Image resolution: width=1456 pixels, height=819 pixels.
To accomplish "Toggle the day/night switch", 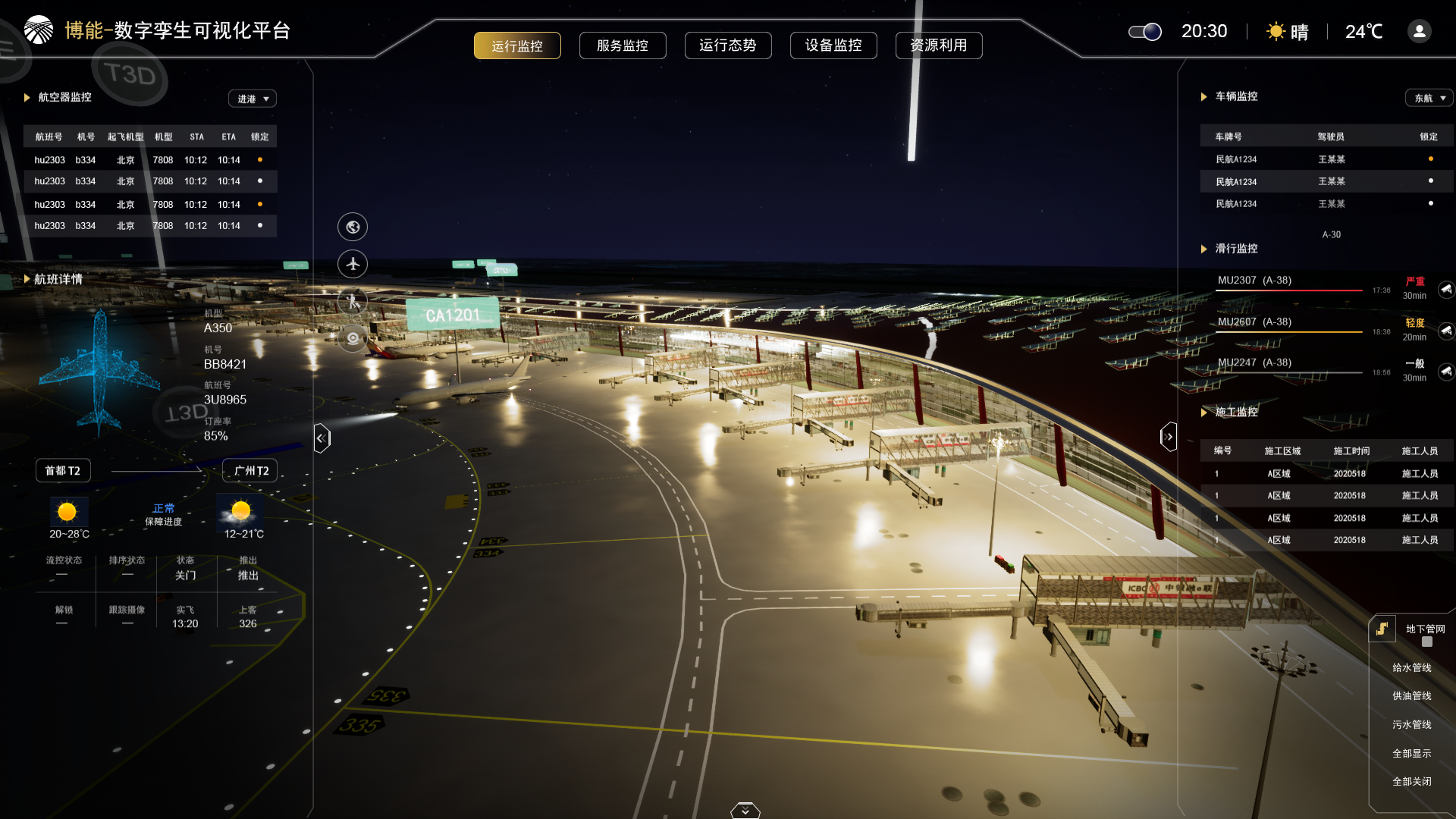I will pyautogui.click(x=1145, y=32).
